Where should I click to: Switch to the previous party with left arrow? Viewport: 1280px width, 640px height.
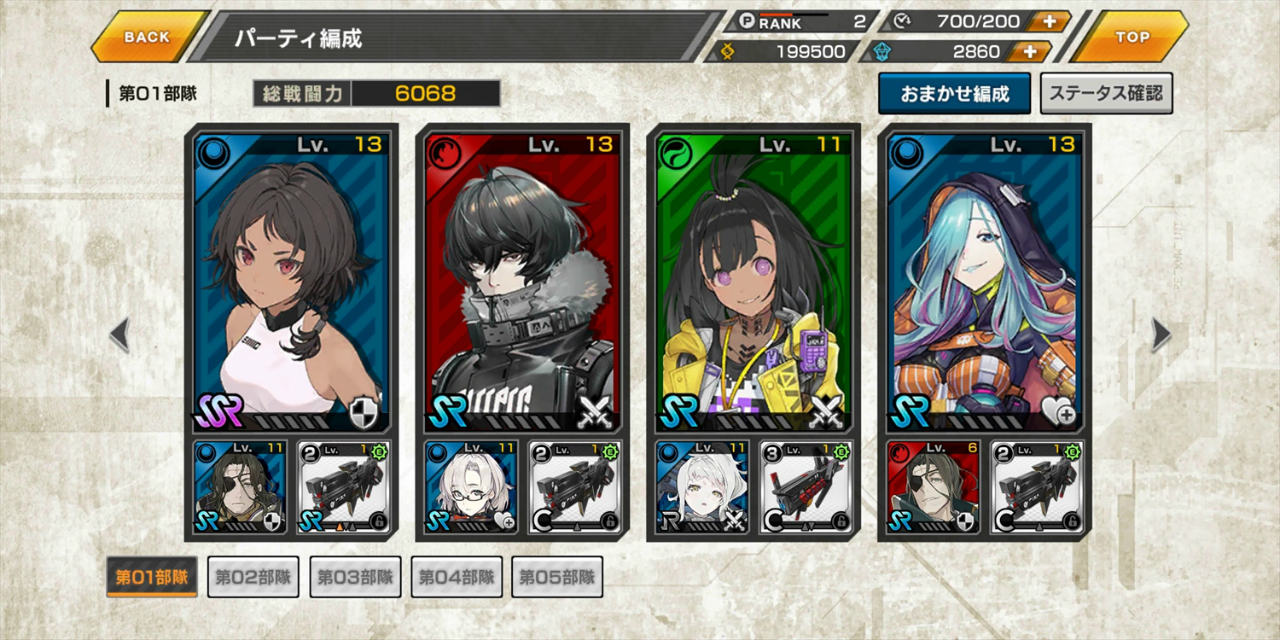point(119,335)
